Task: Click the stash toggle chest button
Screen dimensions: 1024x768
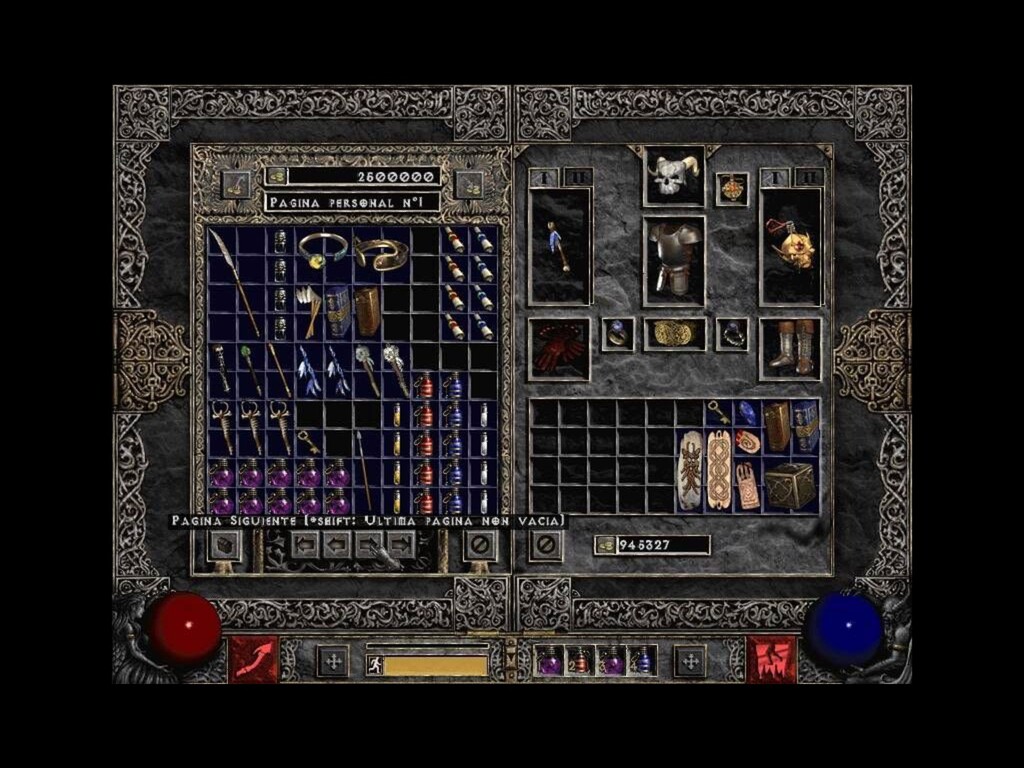Action: click(x=223, y=545)
